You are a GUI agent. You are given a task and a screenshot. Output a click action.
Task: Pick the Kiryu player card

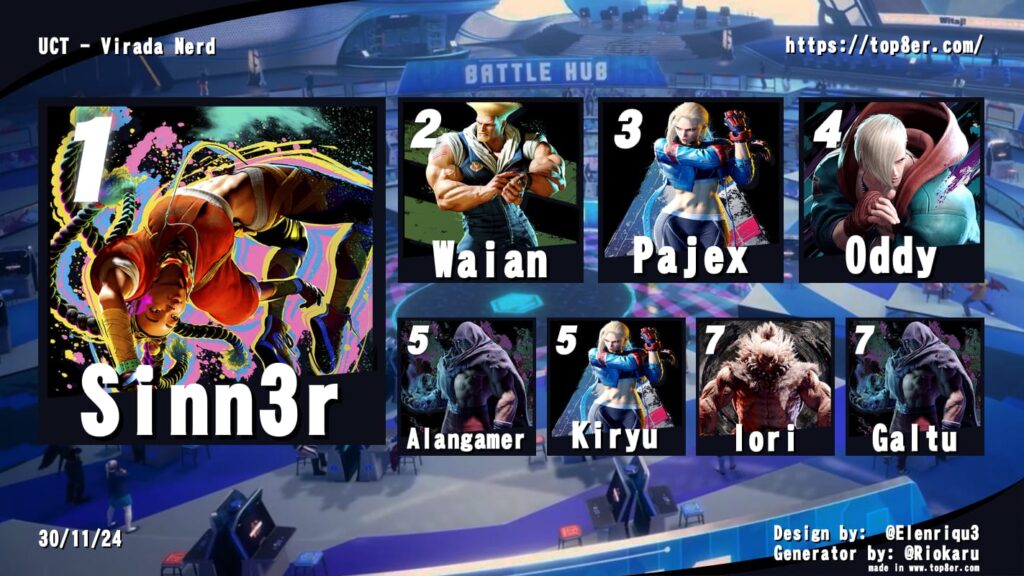[x=616, y=386]
